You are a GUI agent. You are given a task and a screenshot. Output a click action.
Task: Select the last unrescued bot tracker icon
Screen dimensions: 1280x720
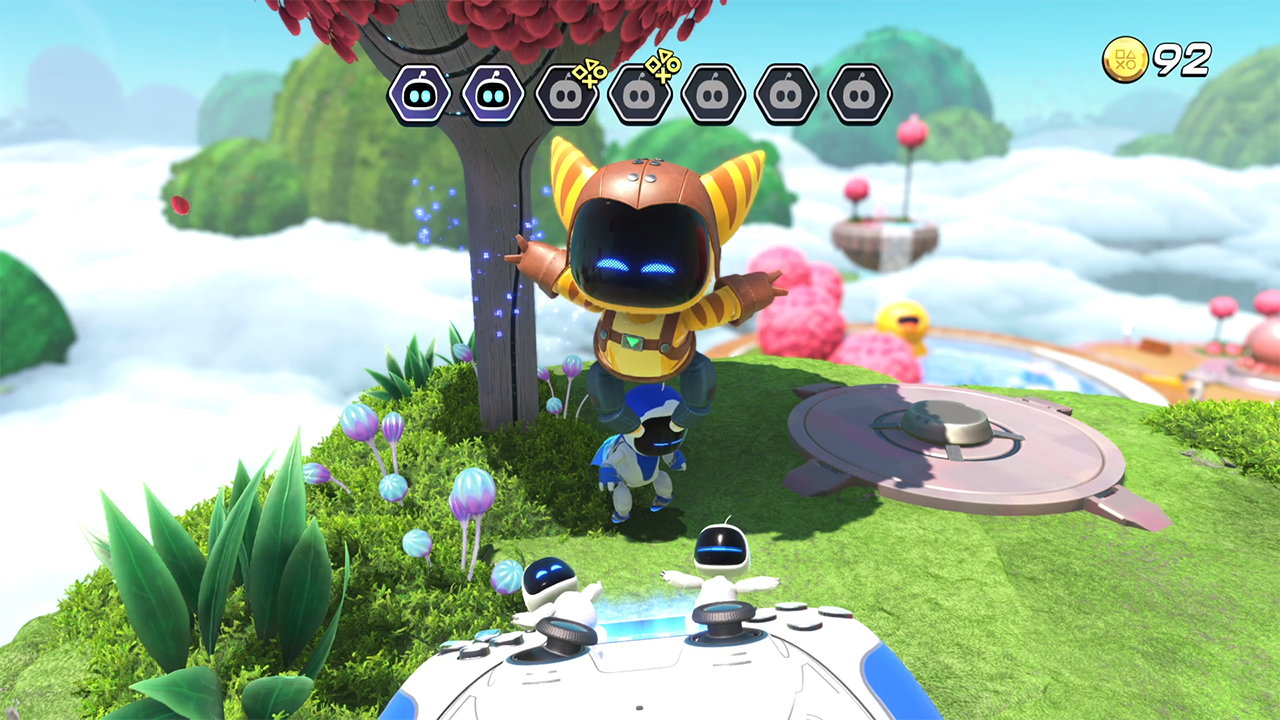pos(860,95)
